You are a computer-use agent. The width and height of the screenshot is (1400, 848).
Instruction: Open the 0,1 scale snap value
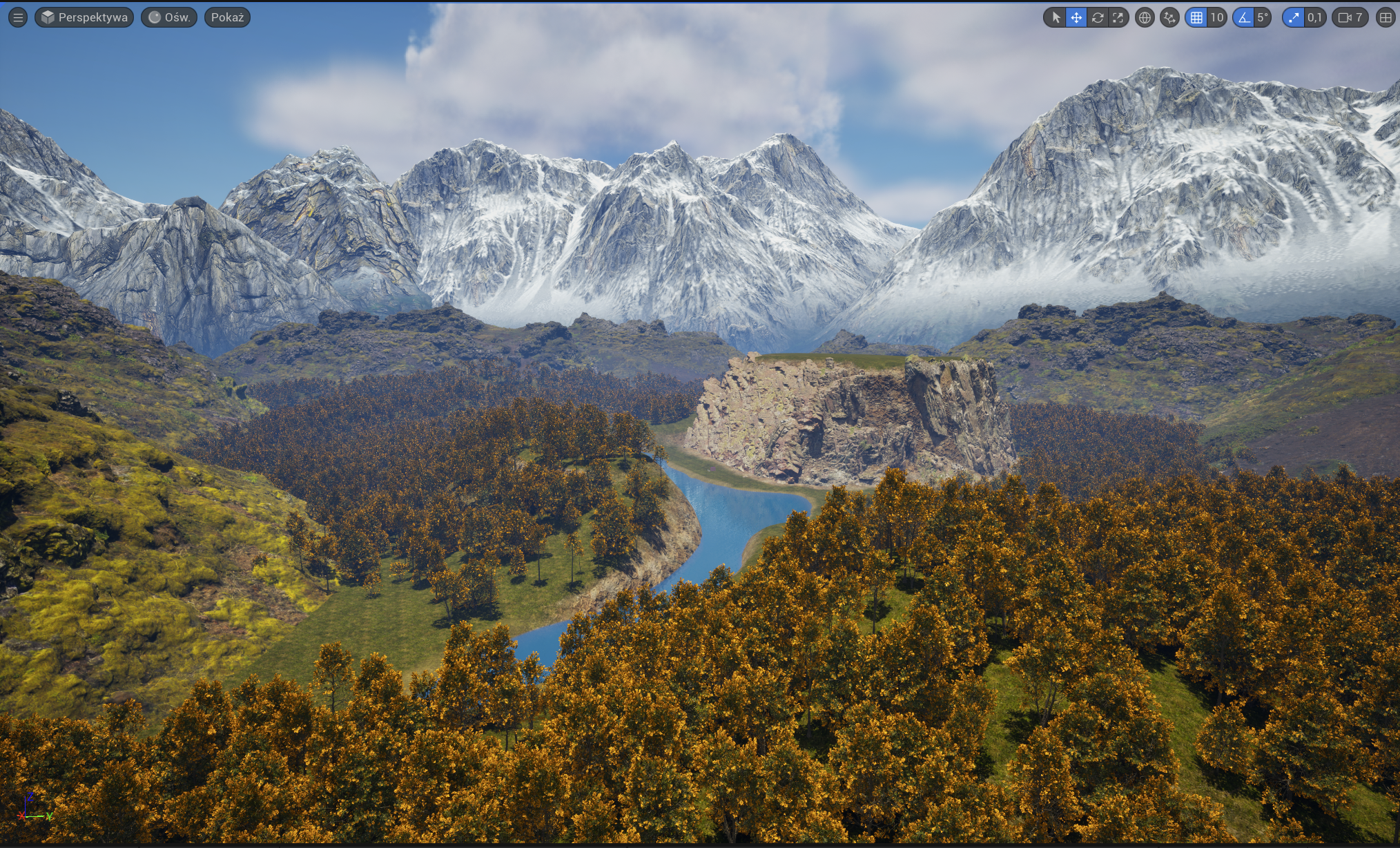click(x=1314, y=17)
